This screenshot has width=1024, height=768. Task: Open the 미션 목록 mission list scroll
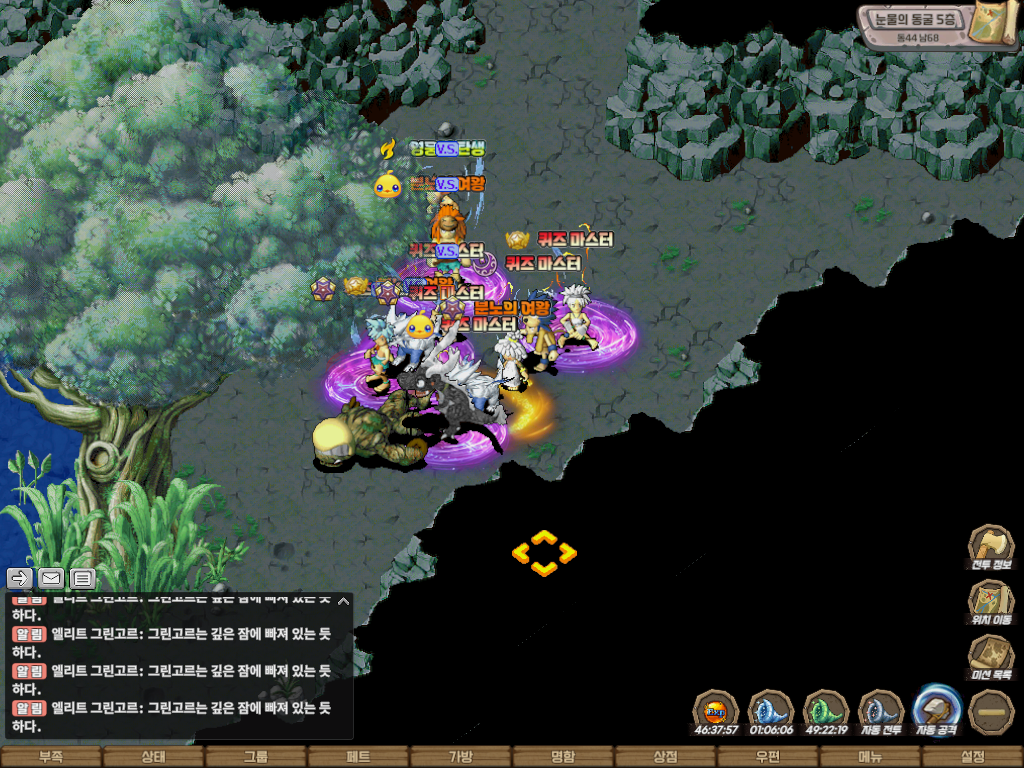click(x=991, y=658)
